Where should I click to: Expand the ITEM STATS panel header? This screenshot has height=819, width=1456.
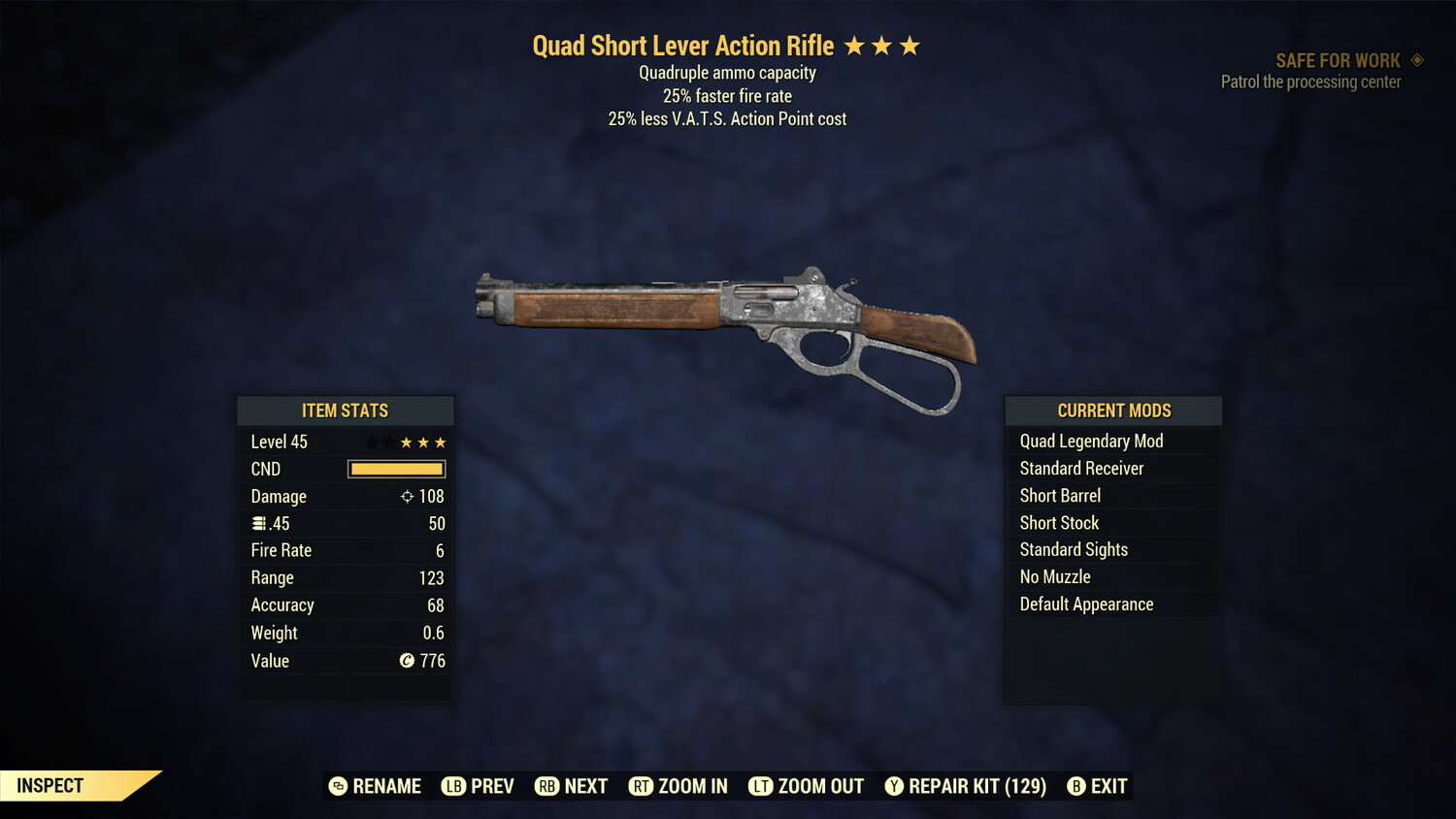click(x=345, y=410)
